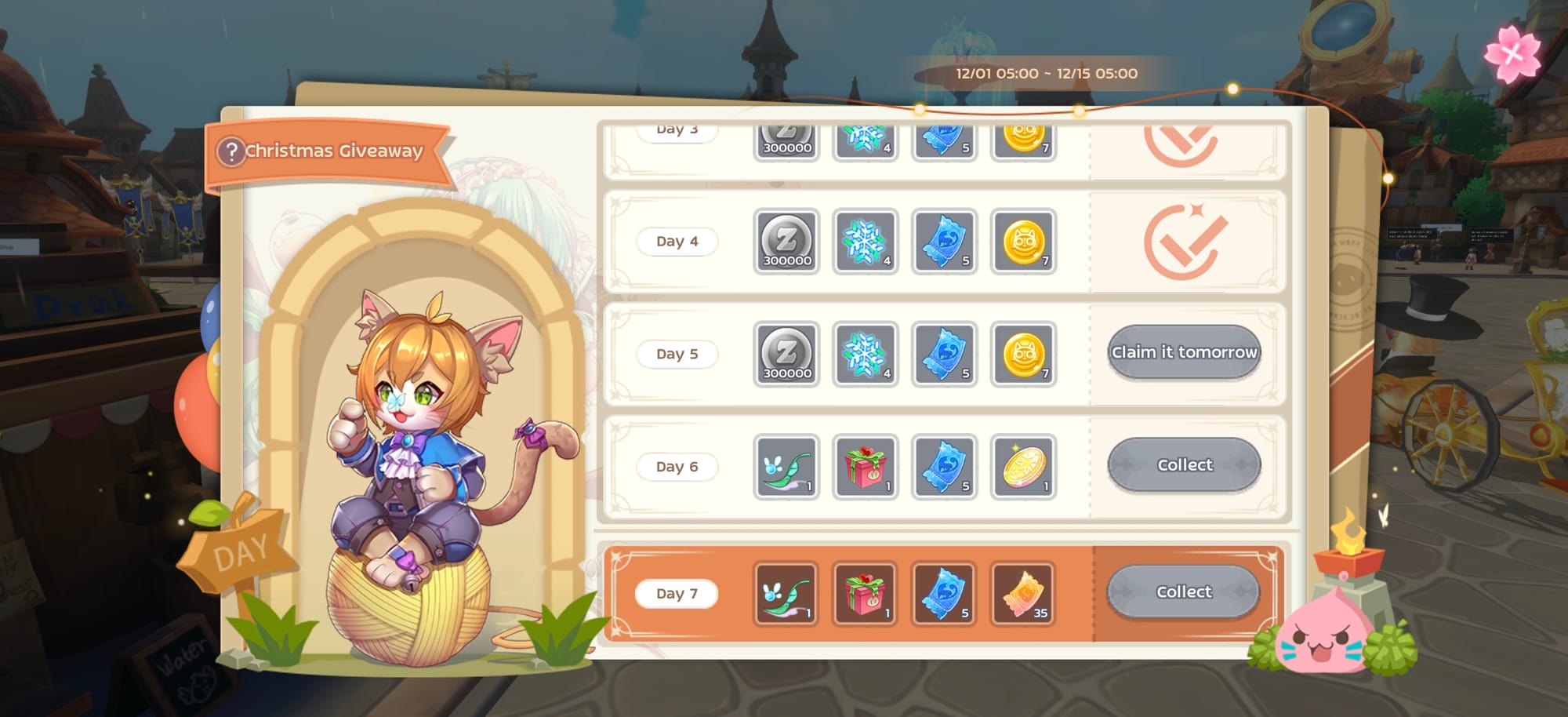View the Day 5 snowflake item
The image size is (1568, 717).
point(865,355)
